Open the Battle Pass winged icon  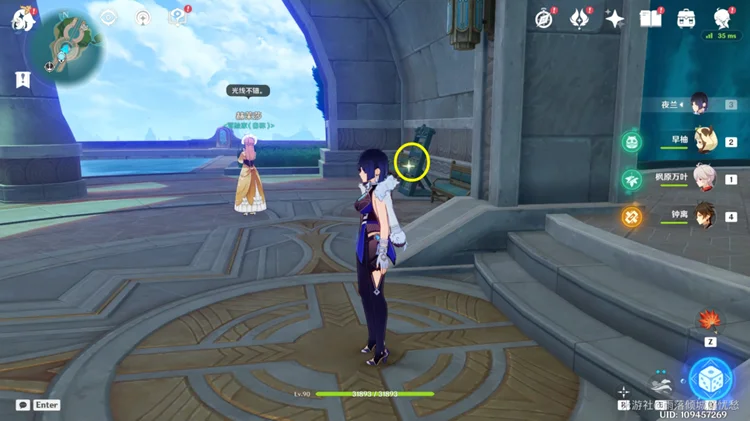click(580, 18)
